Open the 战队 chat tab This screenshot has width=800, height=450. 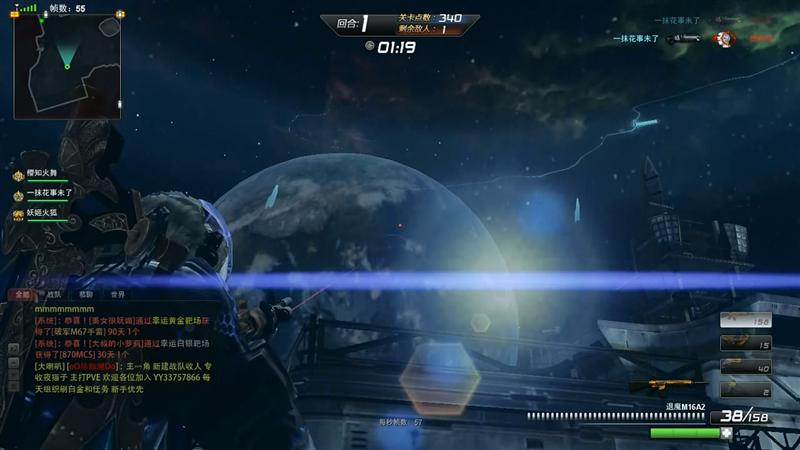(53, 295)
